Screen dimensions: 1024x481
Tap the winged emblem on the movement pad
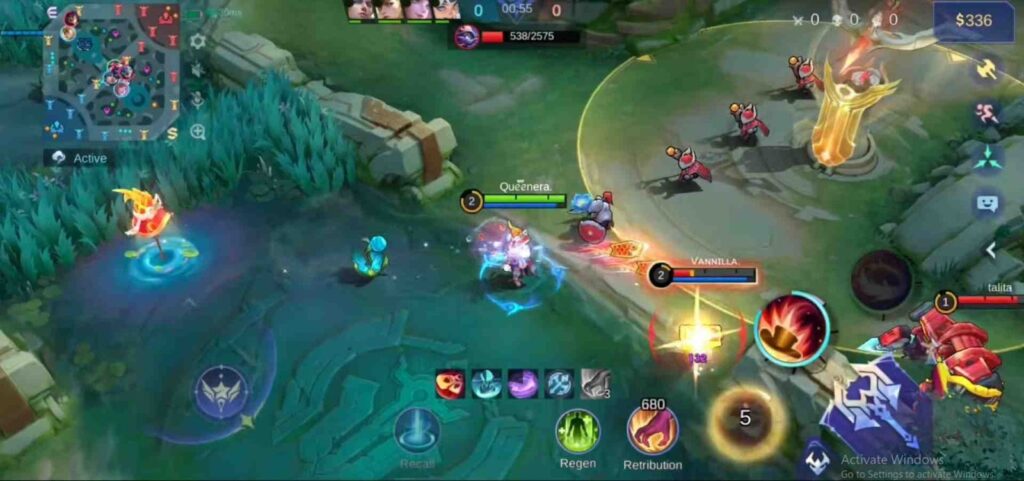[x=222, y=391]
